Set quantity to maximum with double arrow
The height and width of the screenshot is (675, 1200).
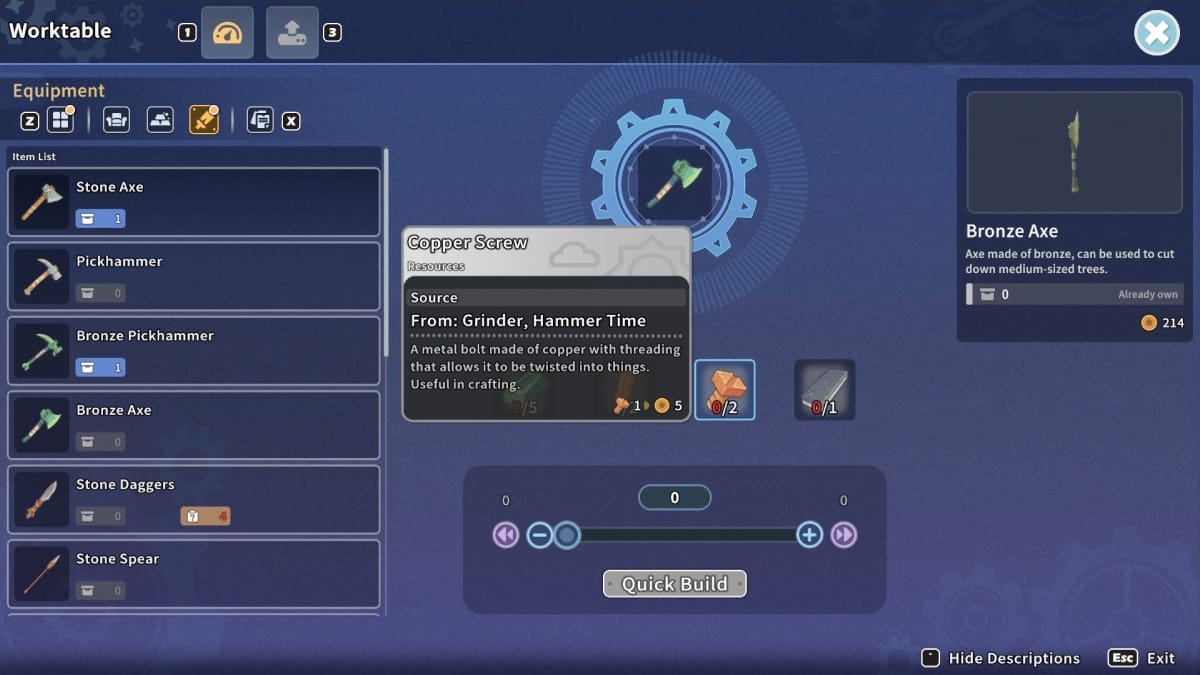point(844,535)
